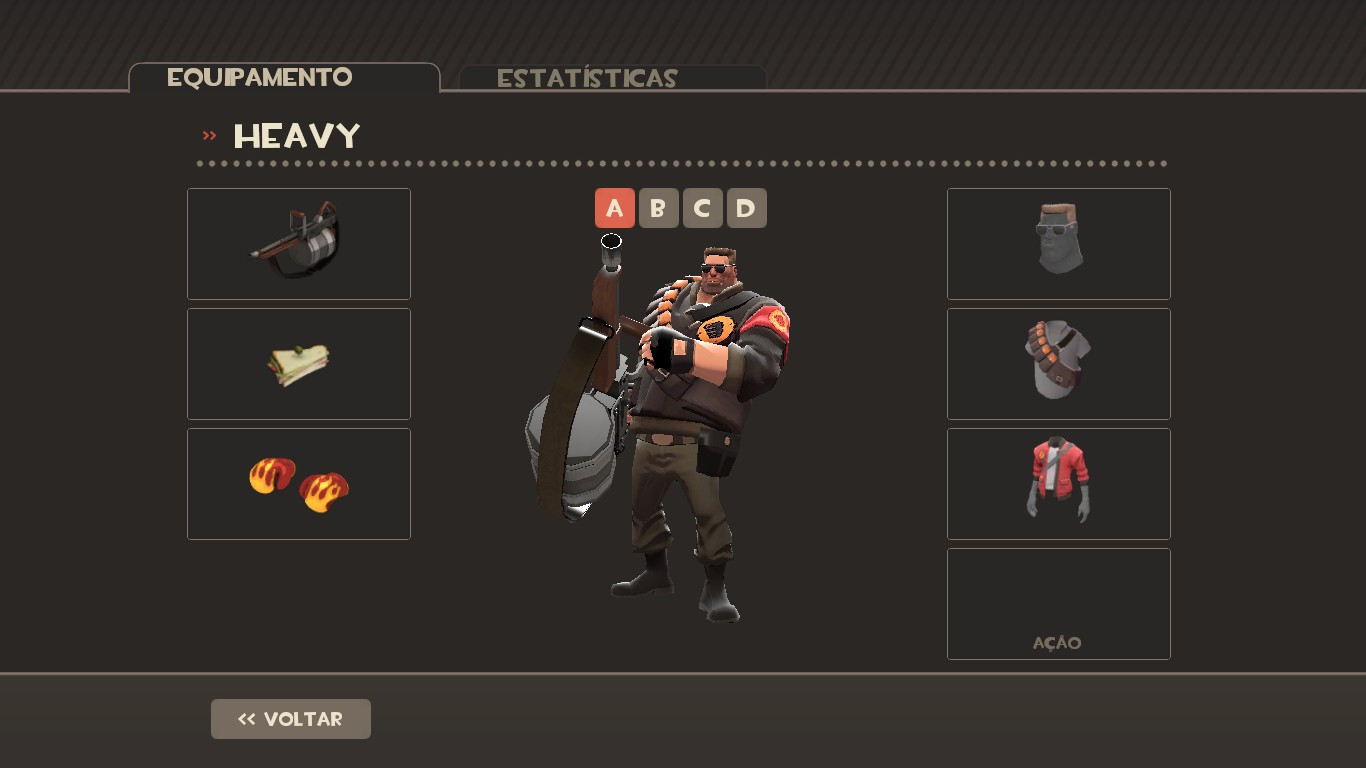This screenshot has width=1366, height=768.
Task: Open the EQUIPAMENTO tab
Action: pyautogui.click(x=261, y=76)
